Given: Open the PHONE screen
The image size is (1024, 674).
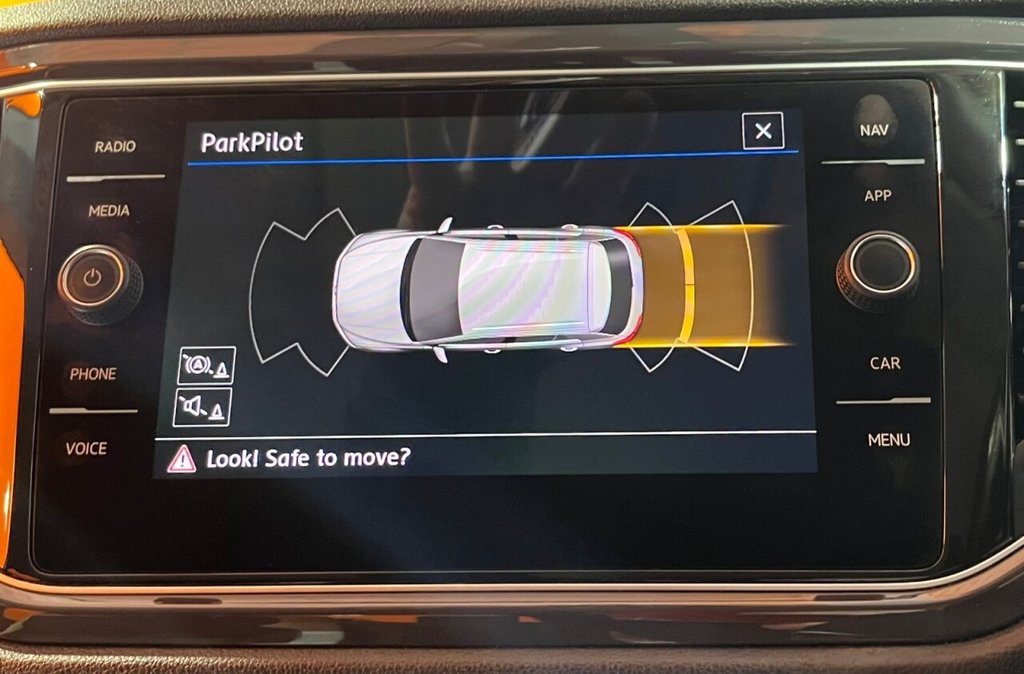Looking at the screenshot, I should coord(93,374).
